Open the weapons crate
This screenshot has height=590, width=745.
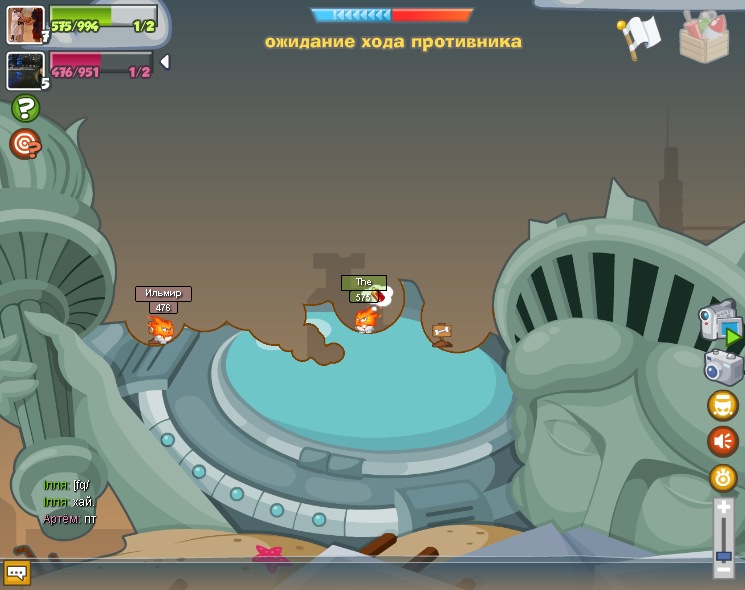[x=704, y=37]
